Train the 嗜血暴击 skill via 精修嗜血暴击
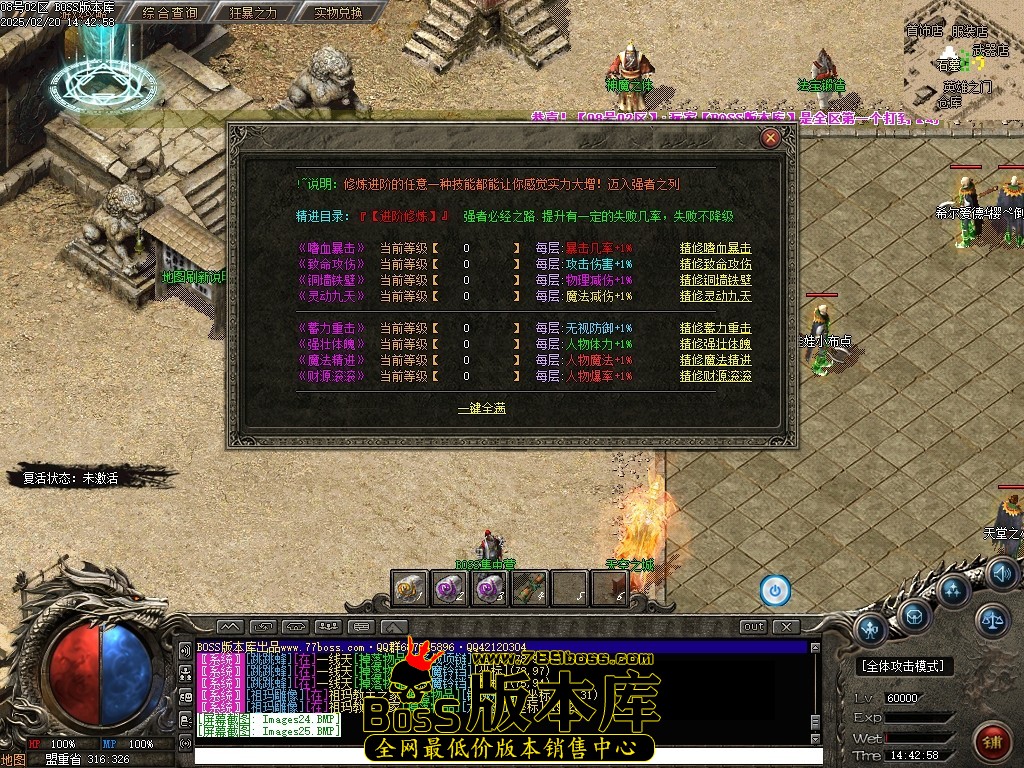The height and width of the screenshot is (768, 1024). point(715,248)
